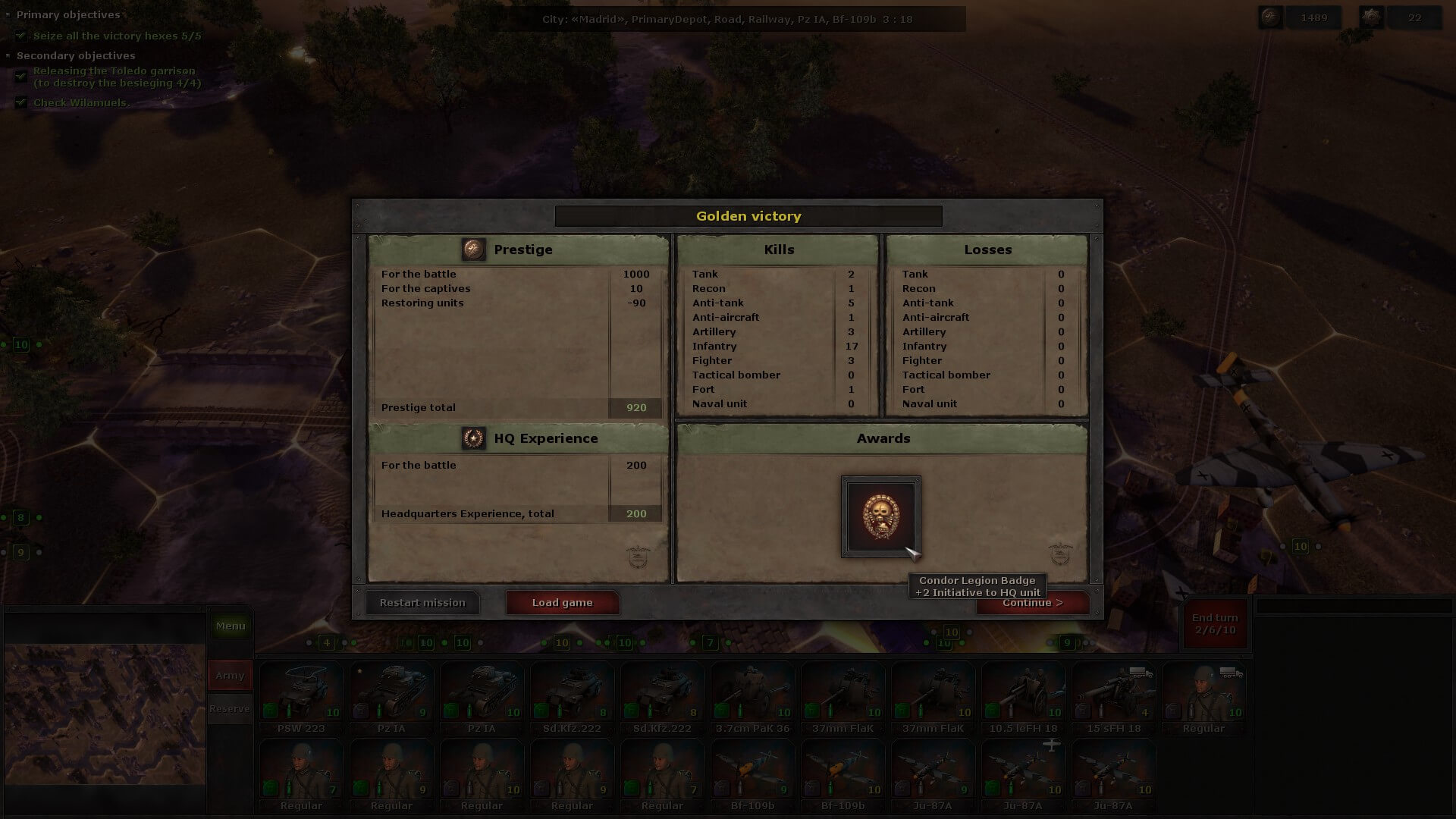
Task: Open the Menu button
Action: pyautogui.click(x=231, y=626)
